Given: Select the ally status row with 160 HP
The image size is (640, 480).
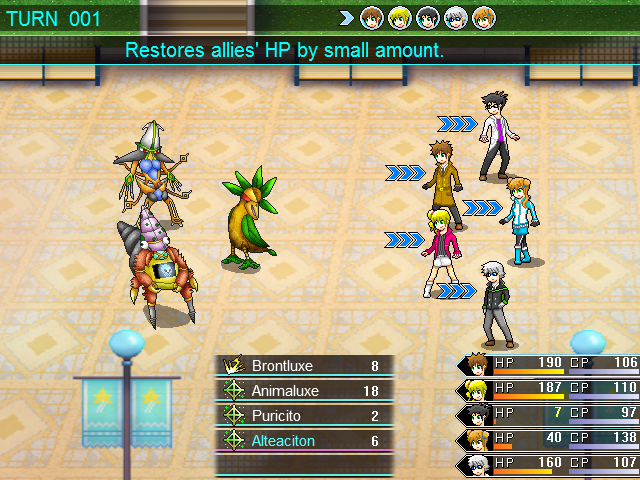Looking at the screenshot, I should click(x=550, y=463).
